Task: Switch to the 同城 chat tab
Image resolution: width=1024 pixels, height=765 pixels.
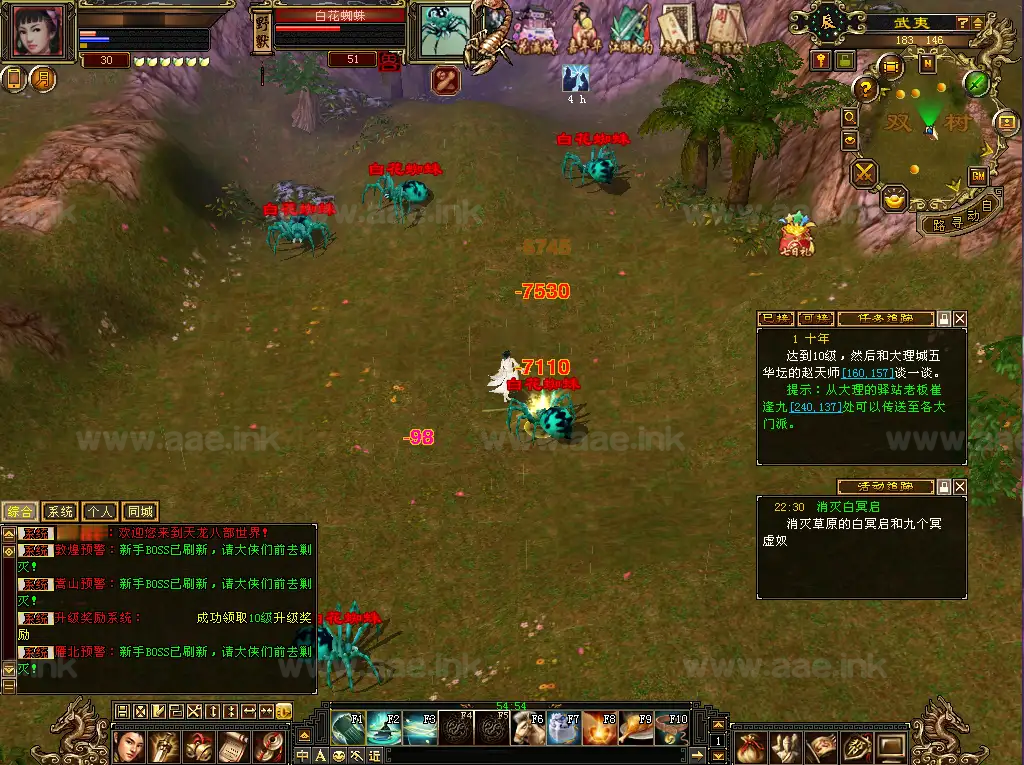Action: (139, 511)
